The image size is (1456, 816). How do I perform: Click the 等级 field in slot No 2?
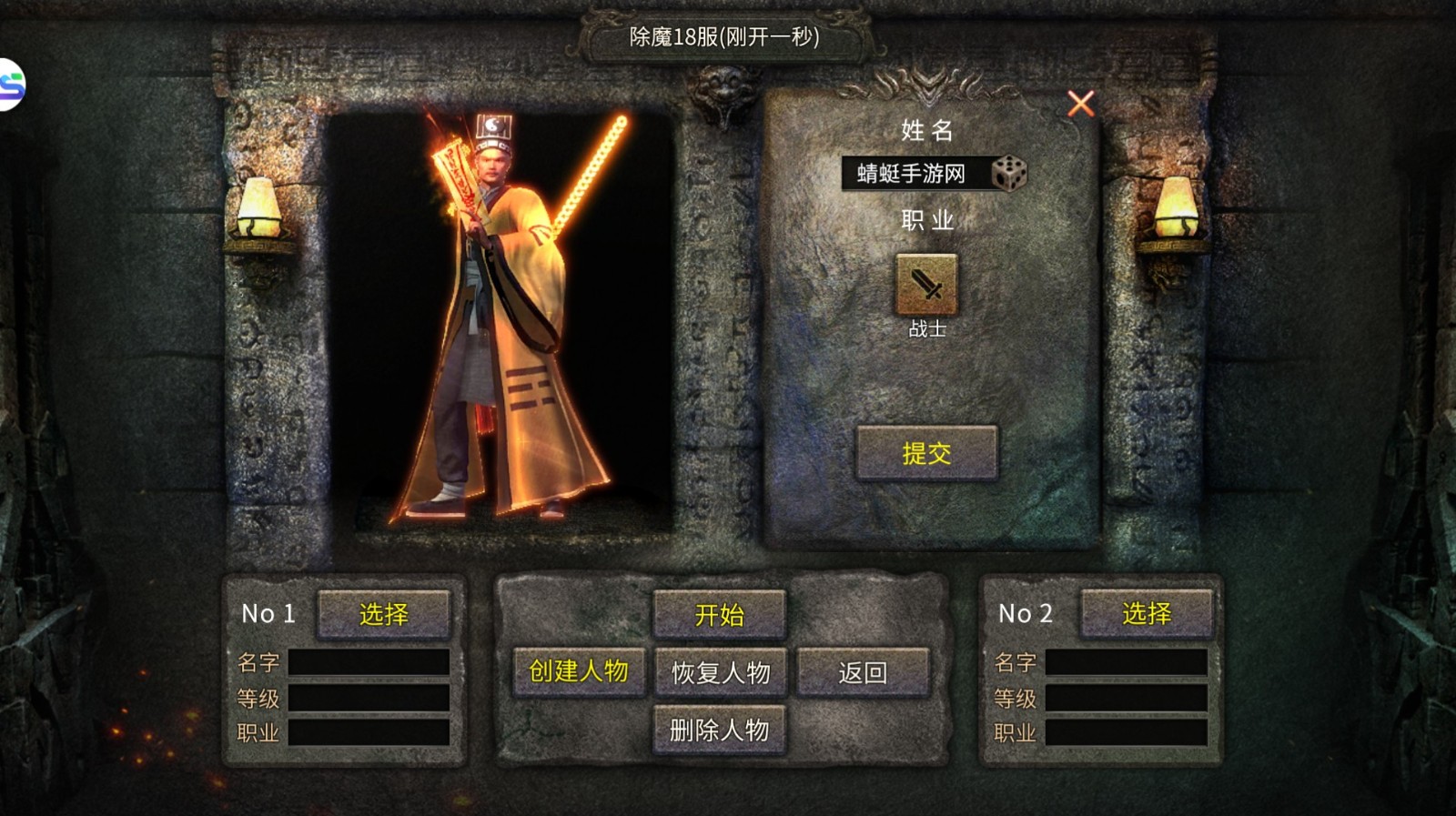click(1128, 698)
